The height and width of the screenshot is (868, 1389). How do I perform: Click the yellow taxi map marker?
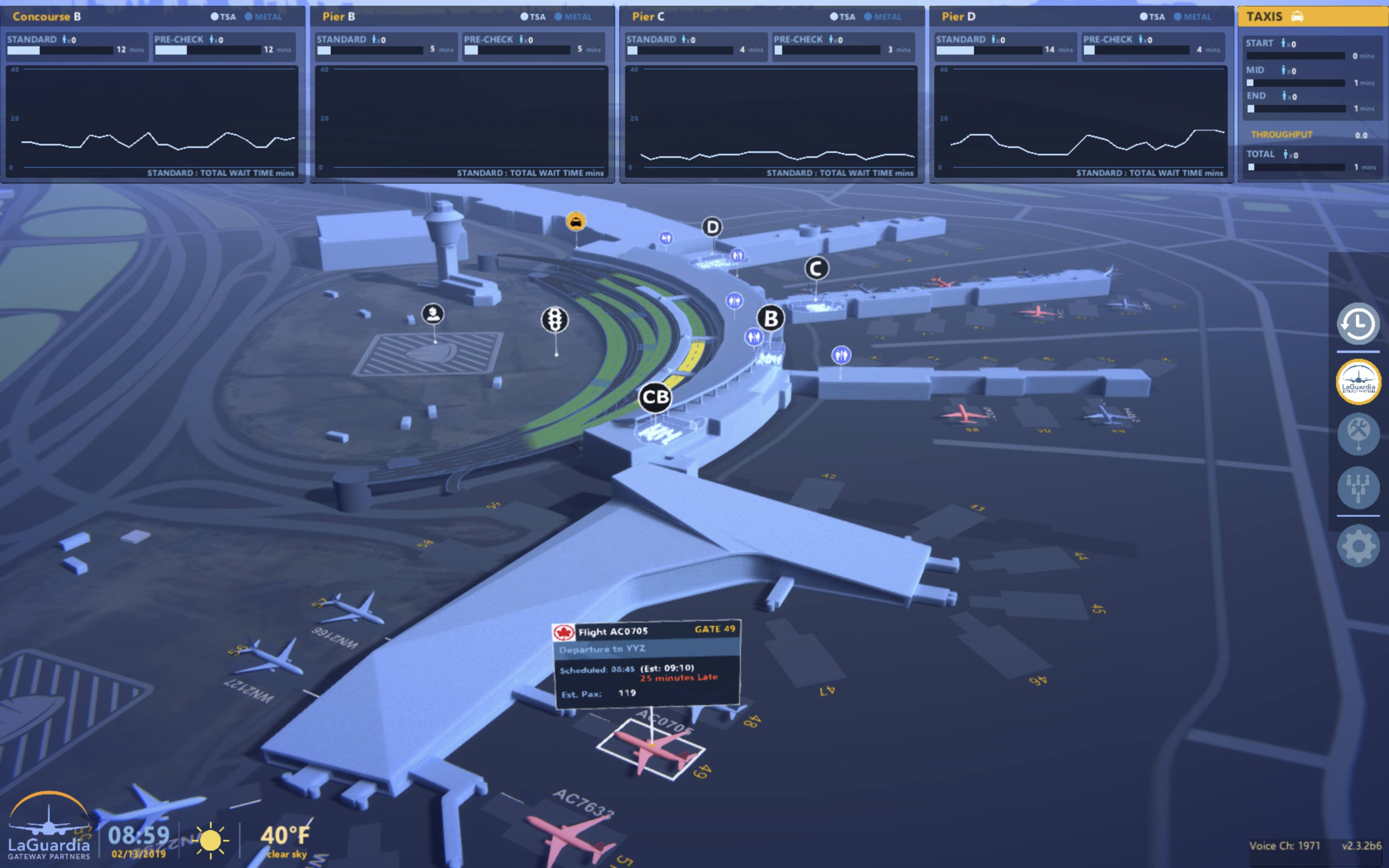coord(576,222)
